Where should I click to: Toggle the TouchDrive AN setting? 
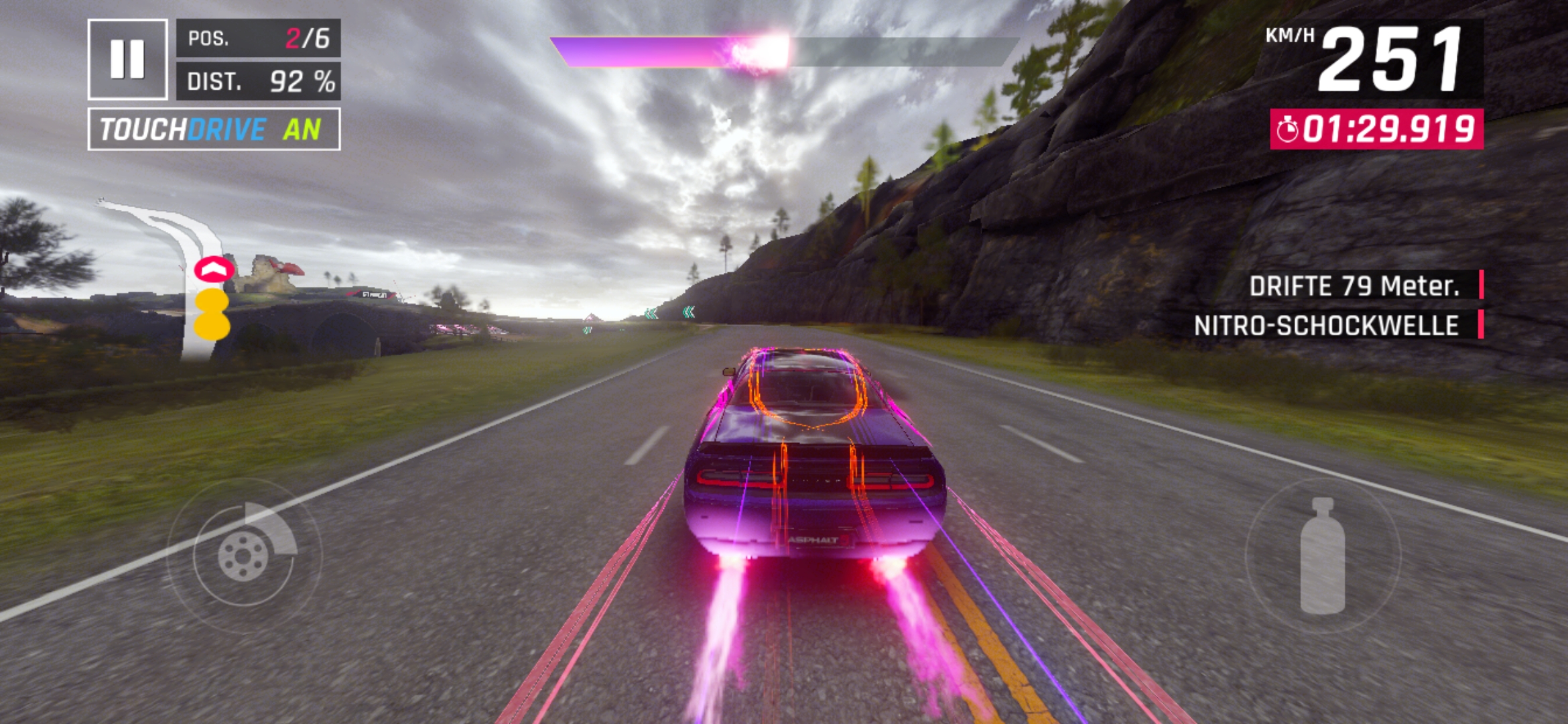click(214, 129)
